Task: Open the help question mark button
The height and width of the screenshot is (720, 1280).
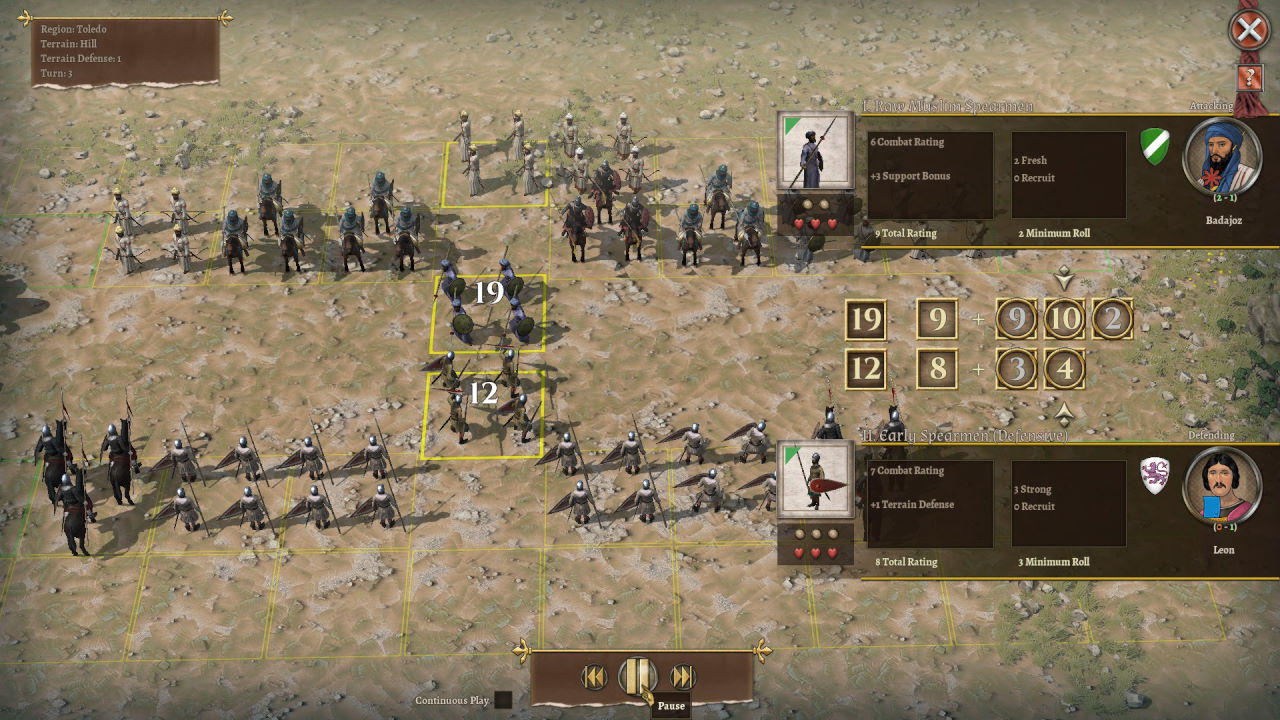Action: 1249,78
